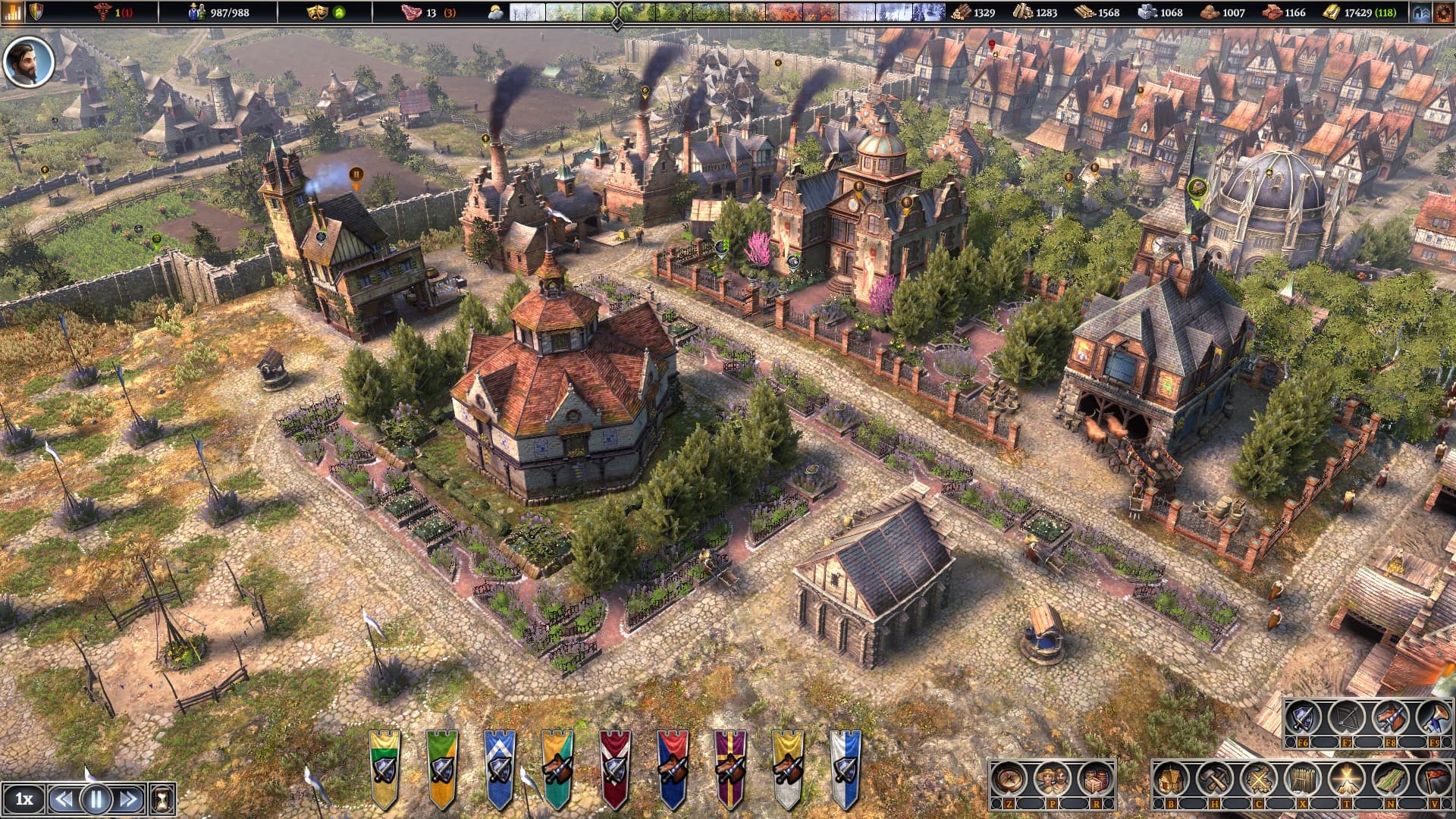Pause the game with the pause button

(x=96, y=799)
